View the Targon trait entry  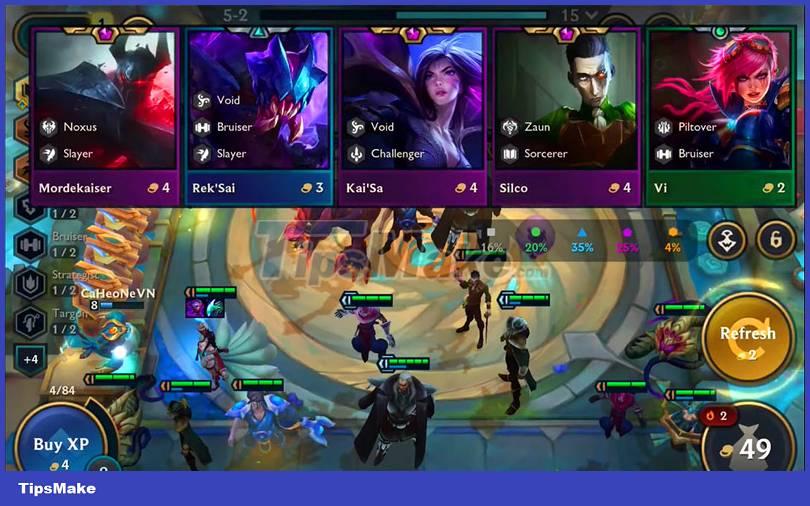click(x=30, y=321)
